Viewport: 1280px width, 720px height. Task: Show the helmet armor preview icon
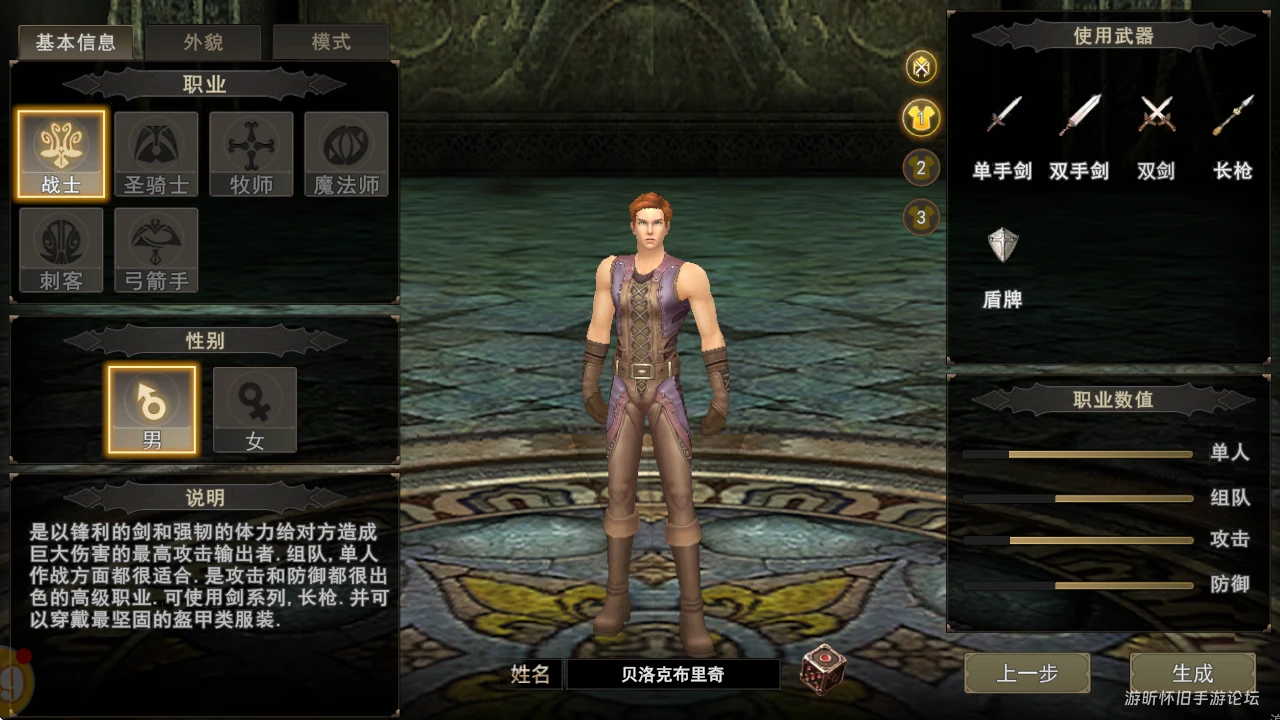921,67
